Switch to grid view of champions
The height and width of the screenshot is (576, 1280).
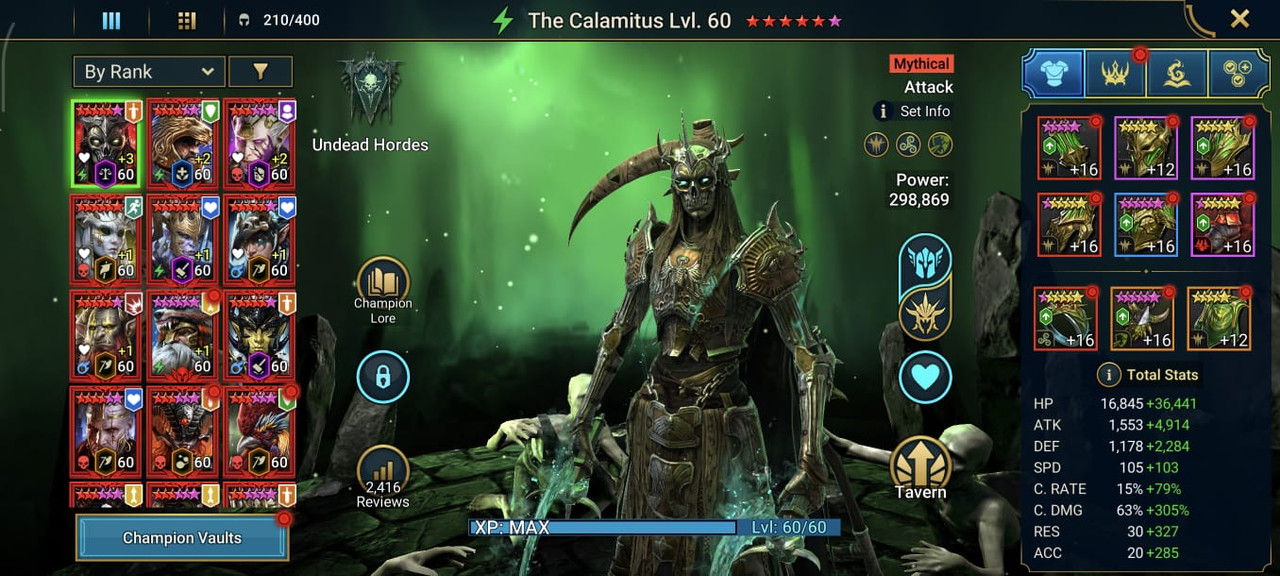tap(186, 20)
